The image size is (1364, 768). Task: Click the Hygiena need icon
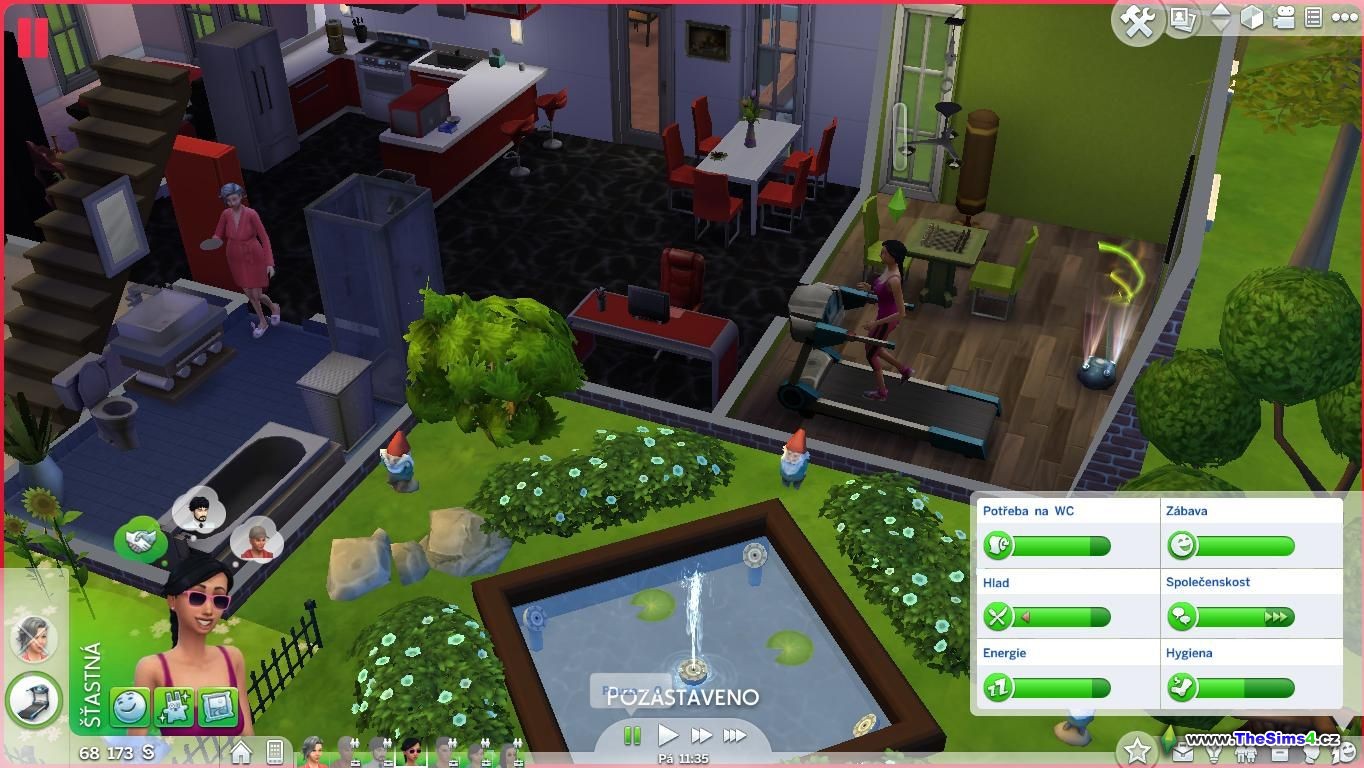tap(1181, 688)
